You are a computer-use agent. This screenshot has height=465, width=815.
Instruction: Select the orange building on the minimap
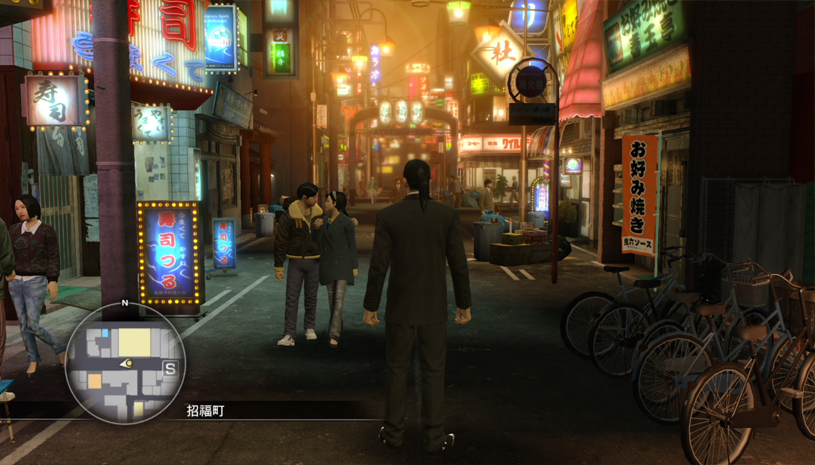[95, 381]
